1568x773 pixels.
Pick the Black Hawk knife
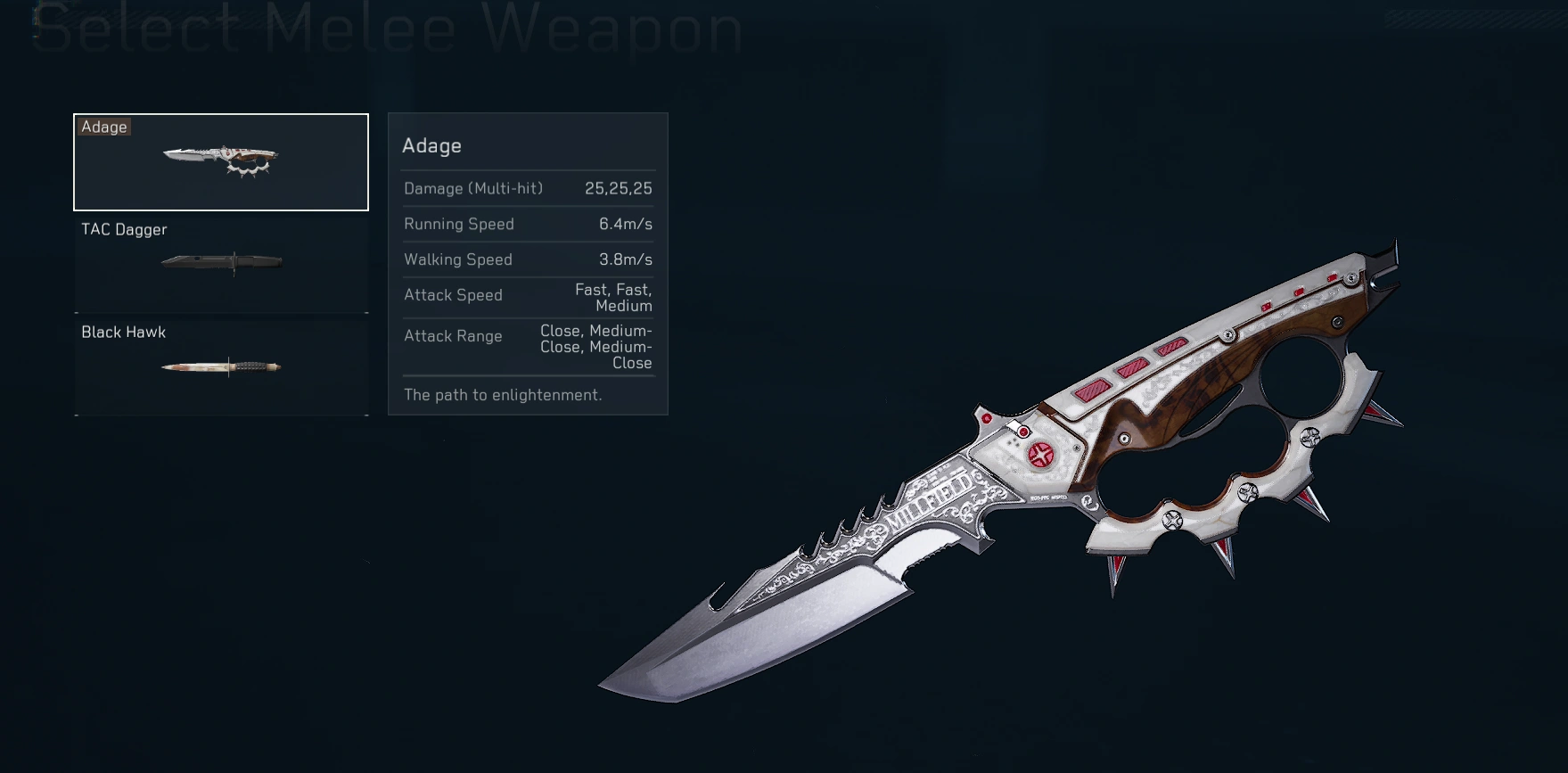coord(221,366)
